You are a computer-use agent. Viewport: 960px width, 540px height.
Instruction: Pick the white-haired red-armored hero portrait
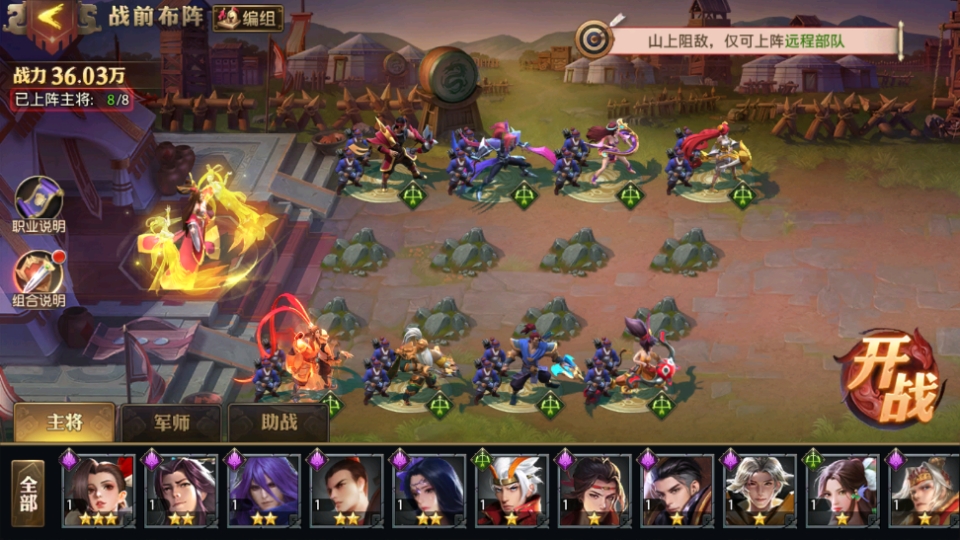click(512, 490)
